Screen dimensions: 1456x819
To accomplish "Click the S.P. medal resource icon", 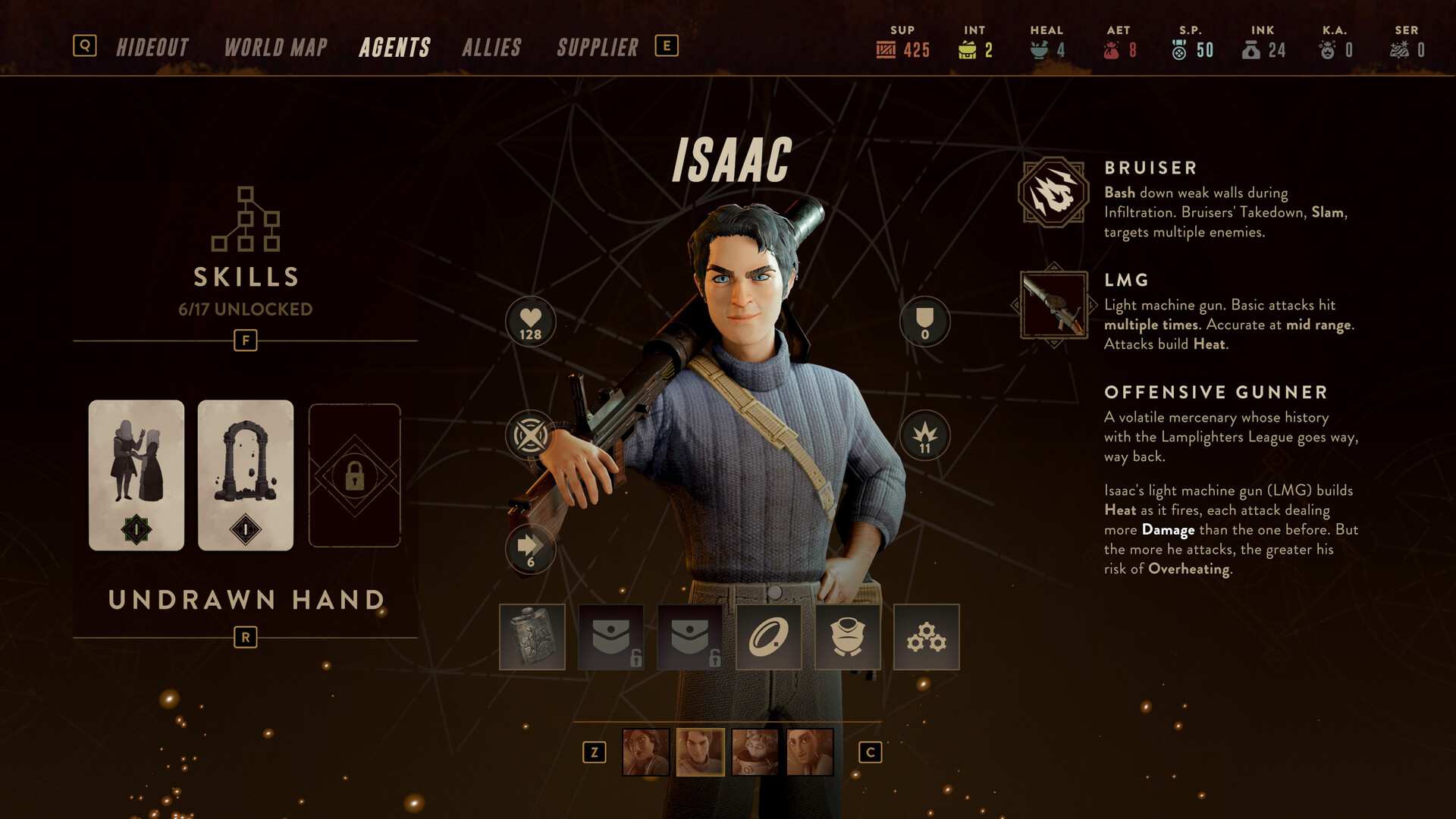I will (x=1180, y=50).
